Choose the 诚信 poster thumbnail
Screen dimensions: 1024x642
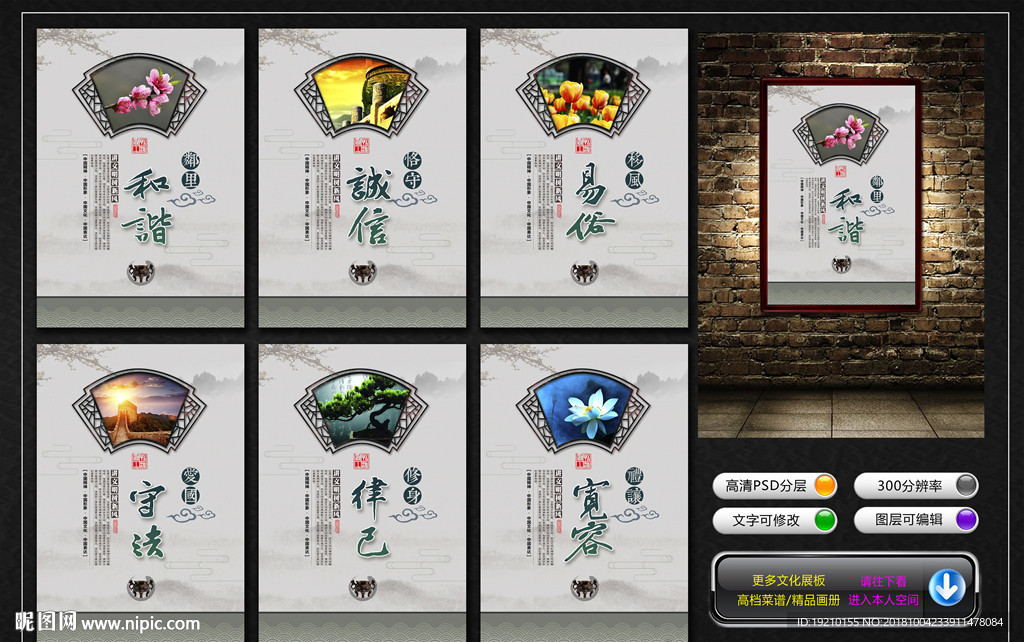(x=362, y=178)
